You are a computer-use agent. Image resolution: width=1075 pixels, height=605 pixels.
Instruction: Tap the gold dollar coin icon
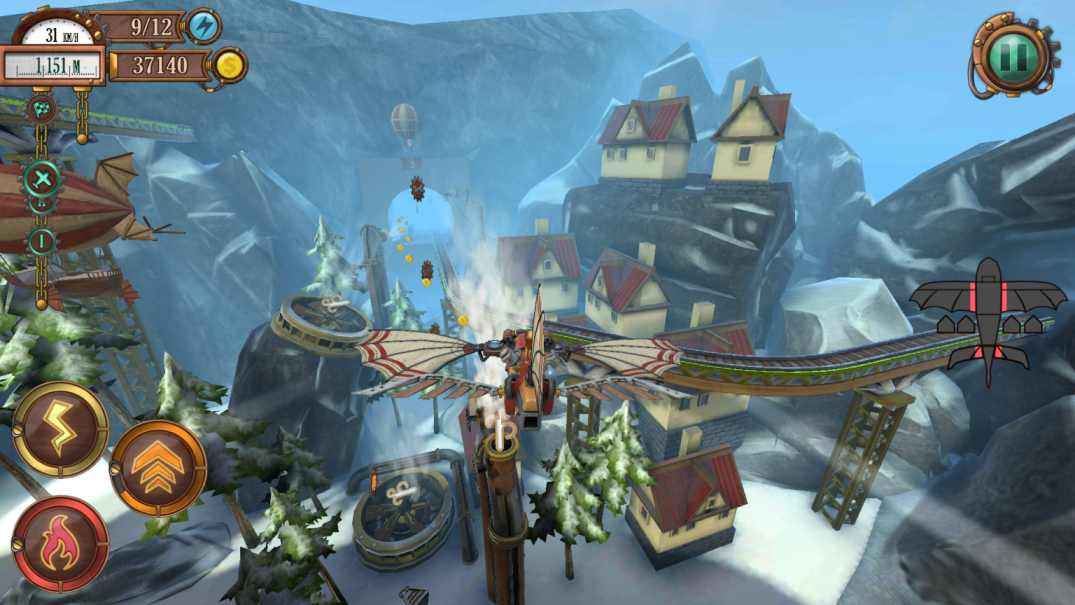pos(229,66)
